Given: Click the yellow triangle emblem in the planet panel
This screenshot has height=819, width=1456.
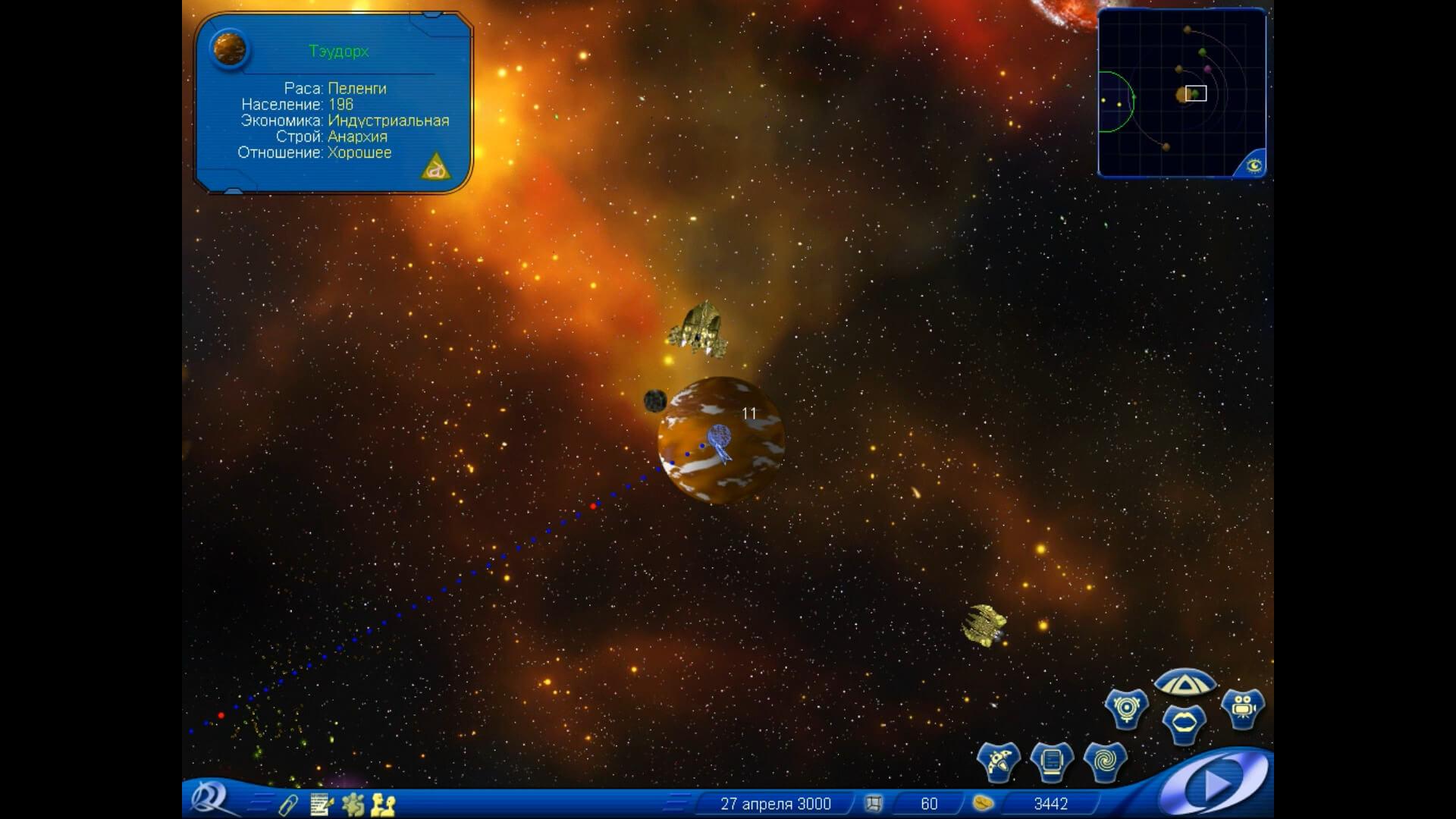Looking at the screenshot, I should tap(435, 167).
